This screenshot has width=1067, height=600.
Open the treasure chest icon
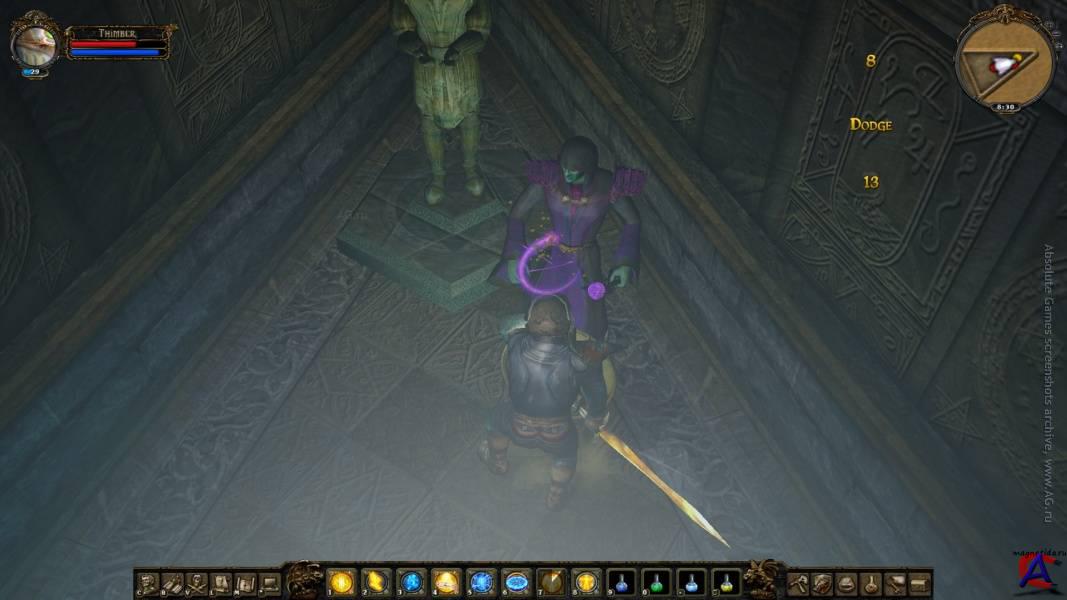coord(920,583)
